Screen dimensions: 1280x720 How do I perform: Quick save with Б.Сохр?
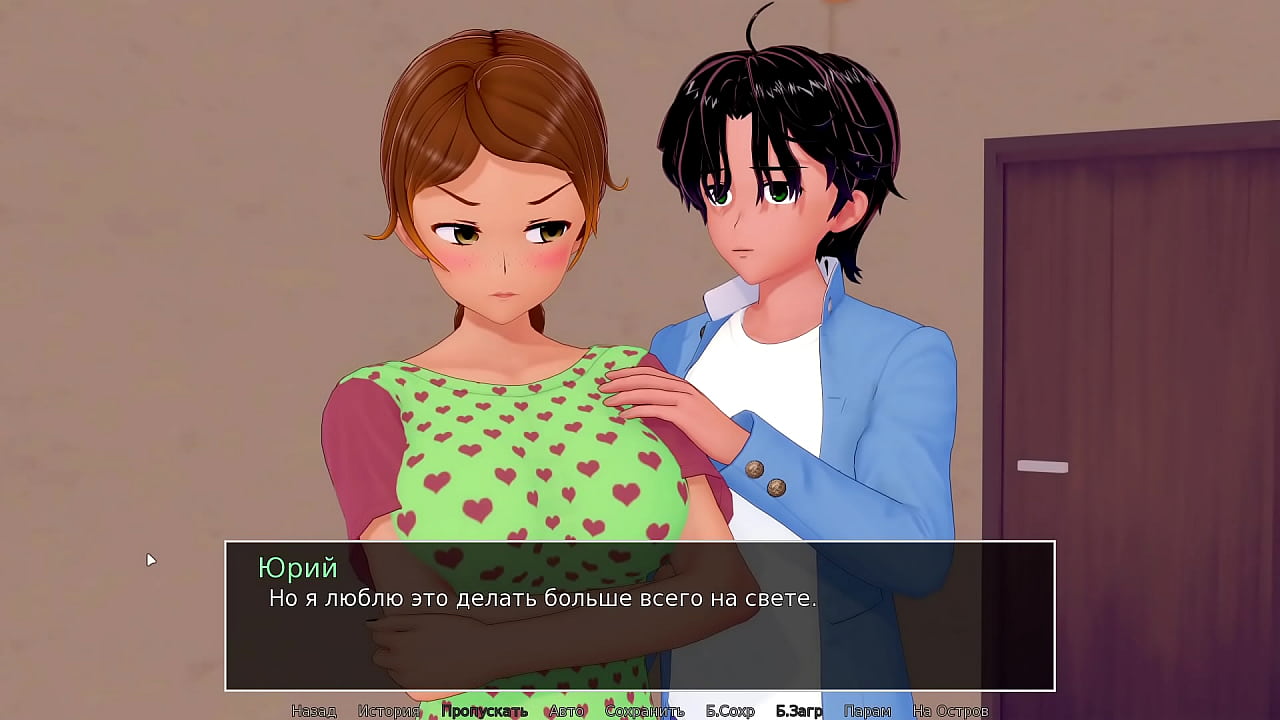pyautogui.click(x=730, y=711)
